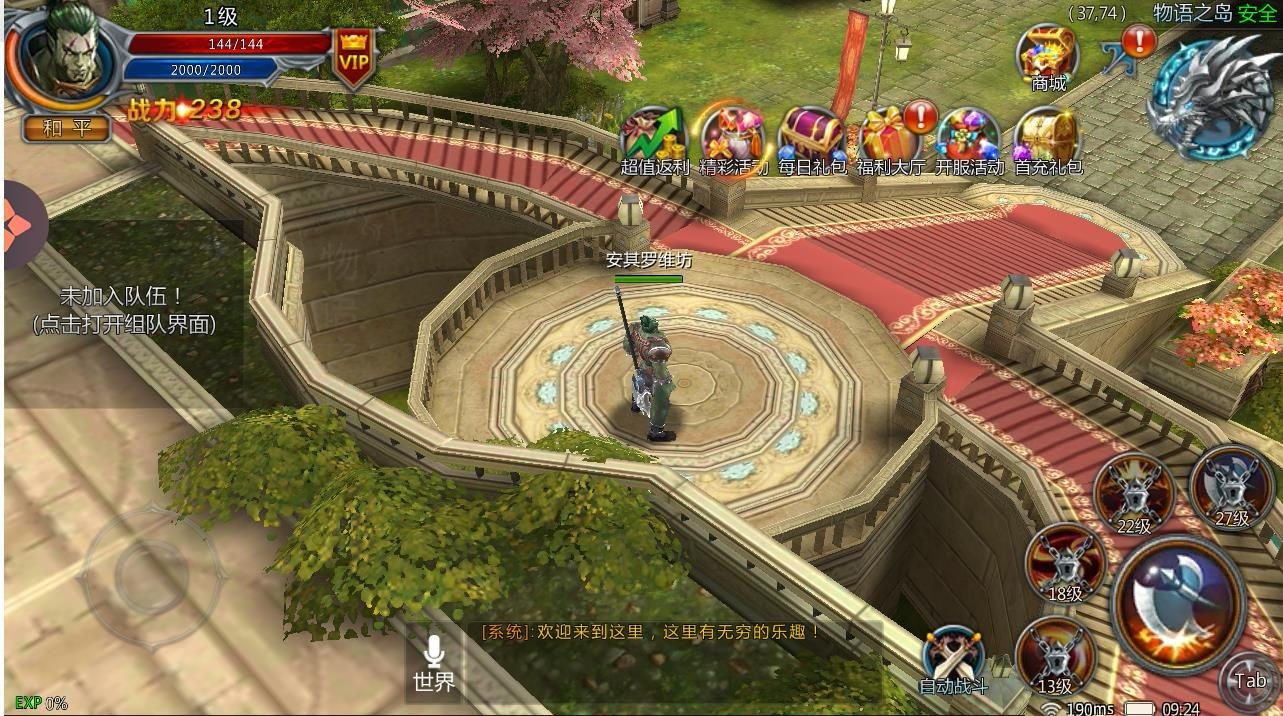Open the 开服活动 server launch events
The image size is (1283, 716).
(x=969, y=138)
